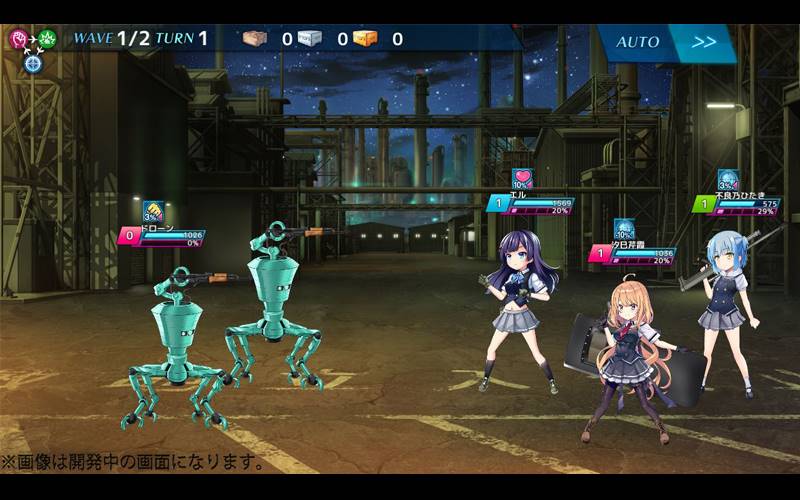Select the skill icon above 夕日芹霞
The width and height of the screenshot is (800, 500).
tap(624, 229)
